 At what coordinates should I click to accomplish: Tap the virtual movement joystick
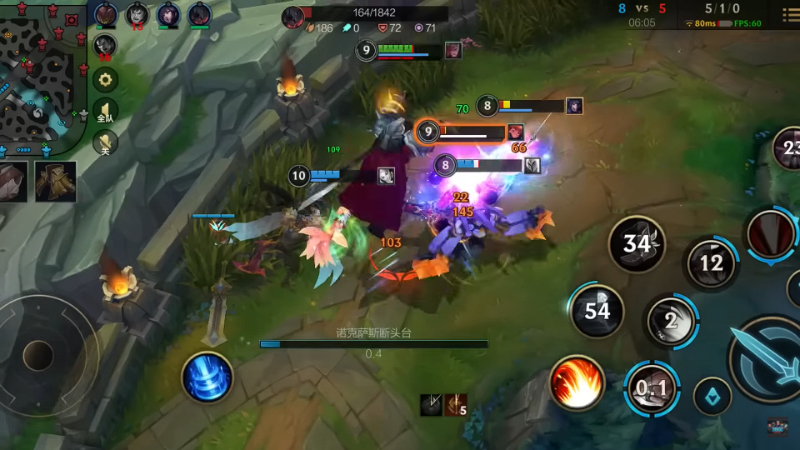pyautogui.click(x=38, y=355)
